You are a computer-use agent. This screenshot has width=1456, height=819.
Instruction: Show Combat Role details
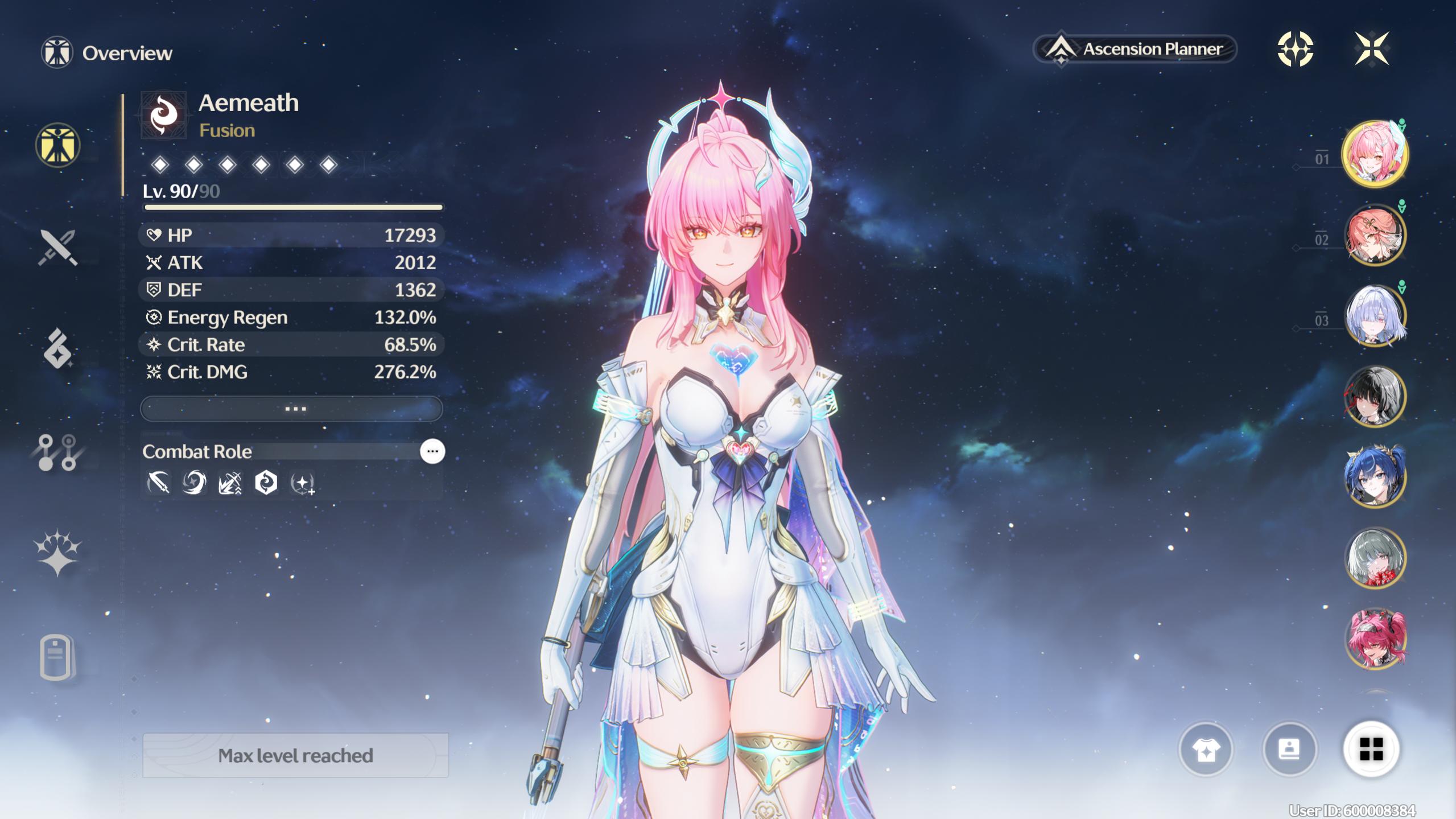pos(432,451)
